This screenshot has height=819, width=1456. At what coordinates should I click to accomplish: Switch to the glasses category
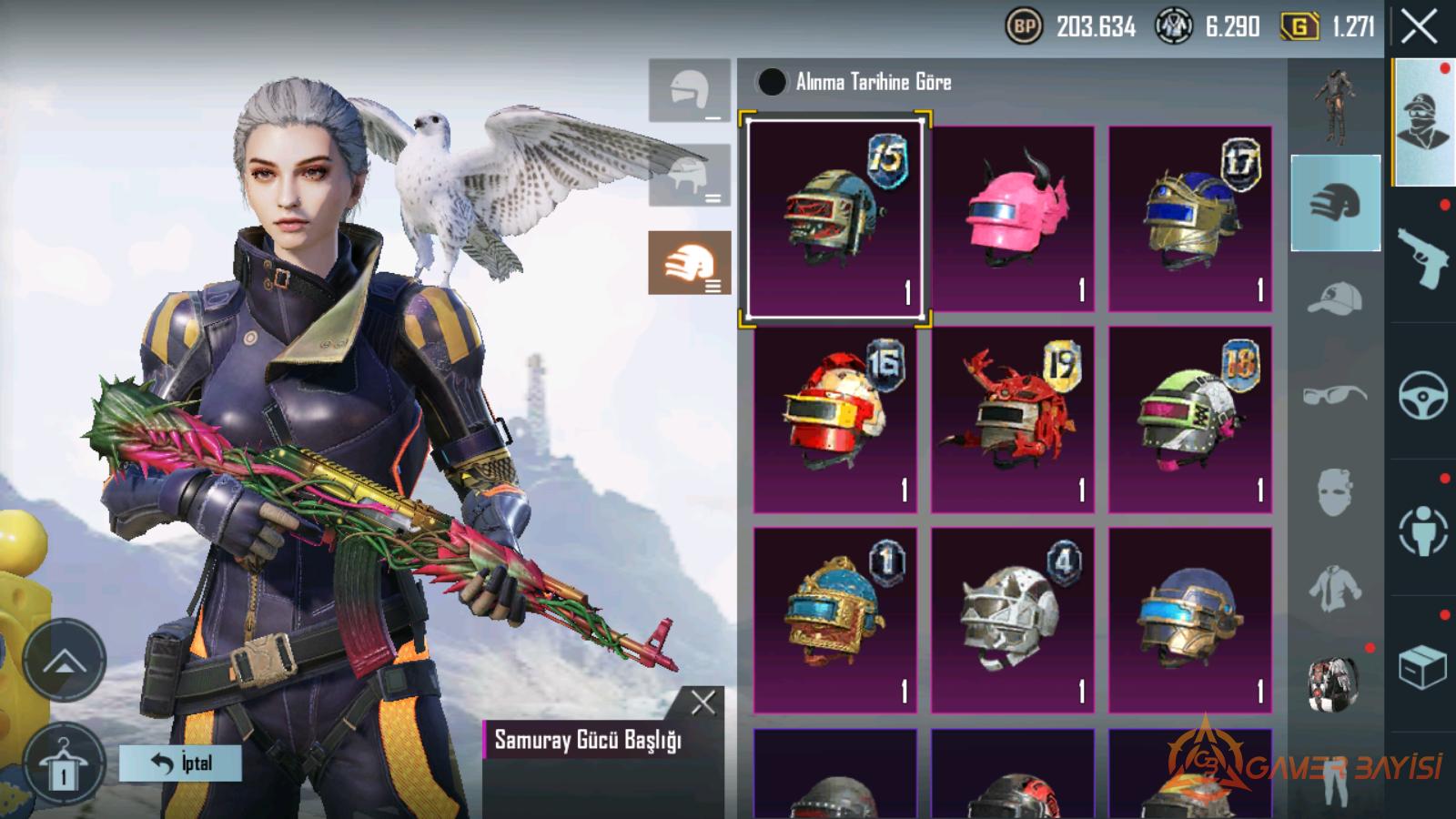tap(1335, 395)
